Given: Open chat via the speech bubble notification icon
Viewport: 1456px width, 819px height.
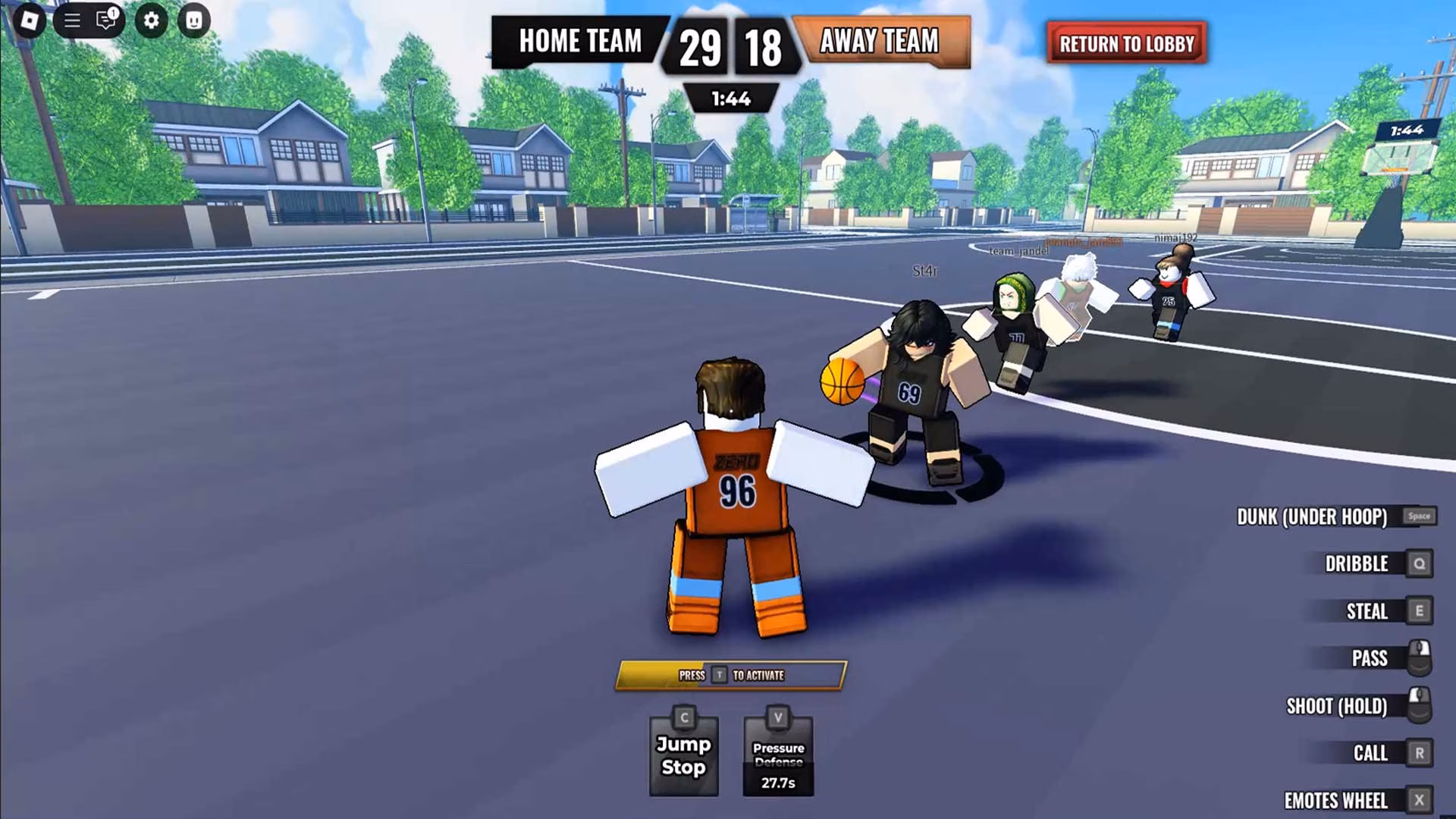Looking at the screenshot, I should click(105, 21).
